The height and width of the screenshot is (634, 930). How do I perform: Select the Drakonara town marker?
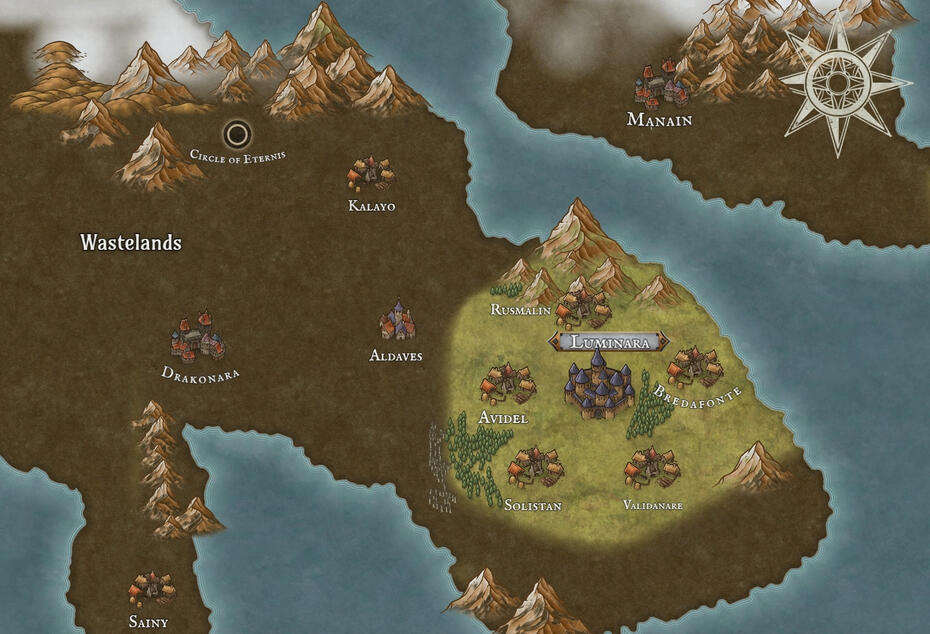[x=199, y=338]
